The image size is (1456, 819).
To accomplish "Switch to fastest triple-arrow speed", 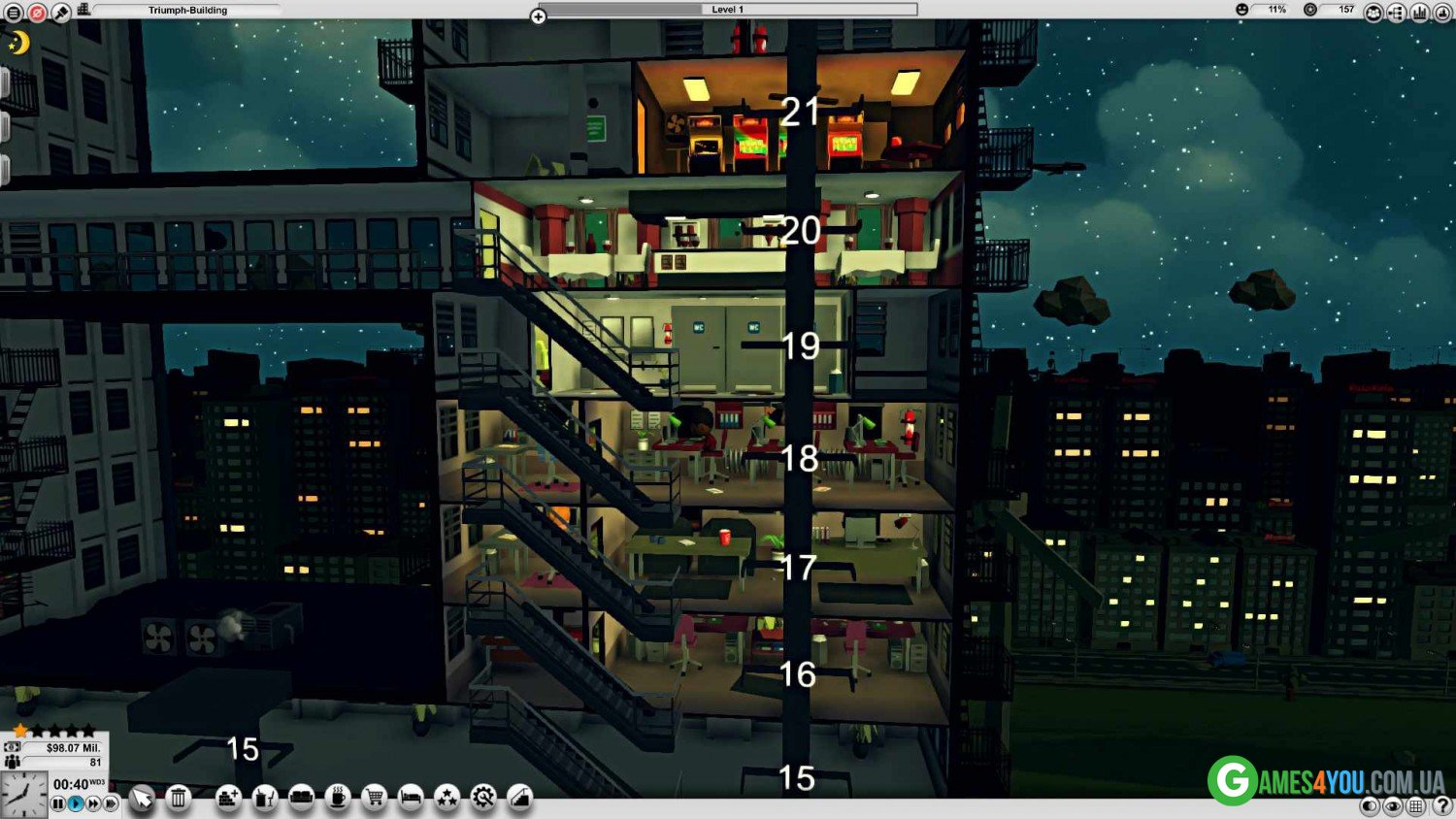I will click(112, 803).
